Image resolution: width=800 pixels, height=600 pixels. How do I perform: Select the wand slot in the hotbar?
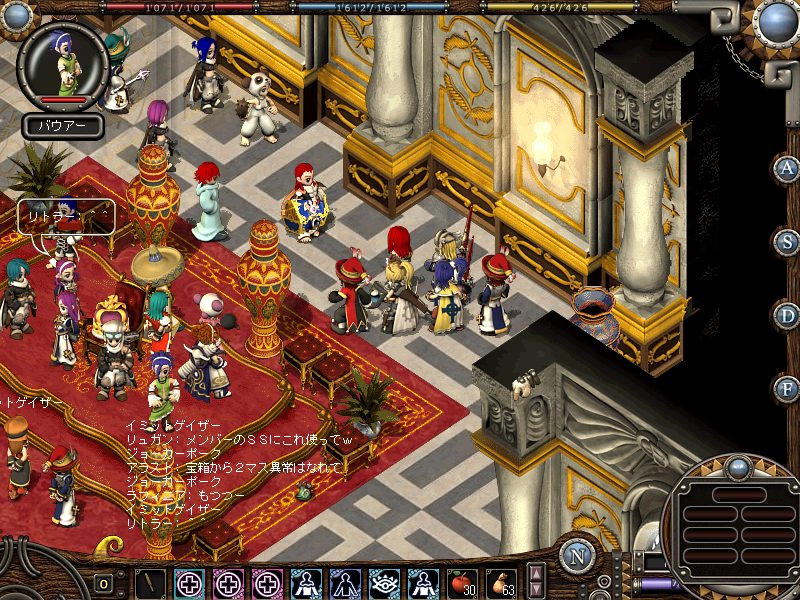(151, 583)
